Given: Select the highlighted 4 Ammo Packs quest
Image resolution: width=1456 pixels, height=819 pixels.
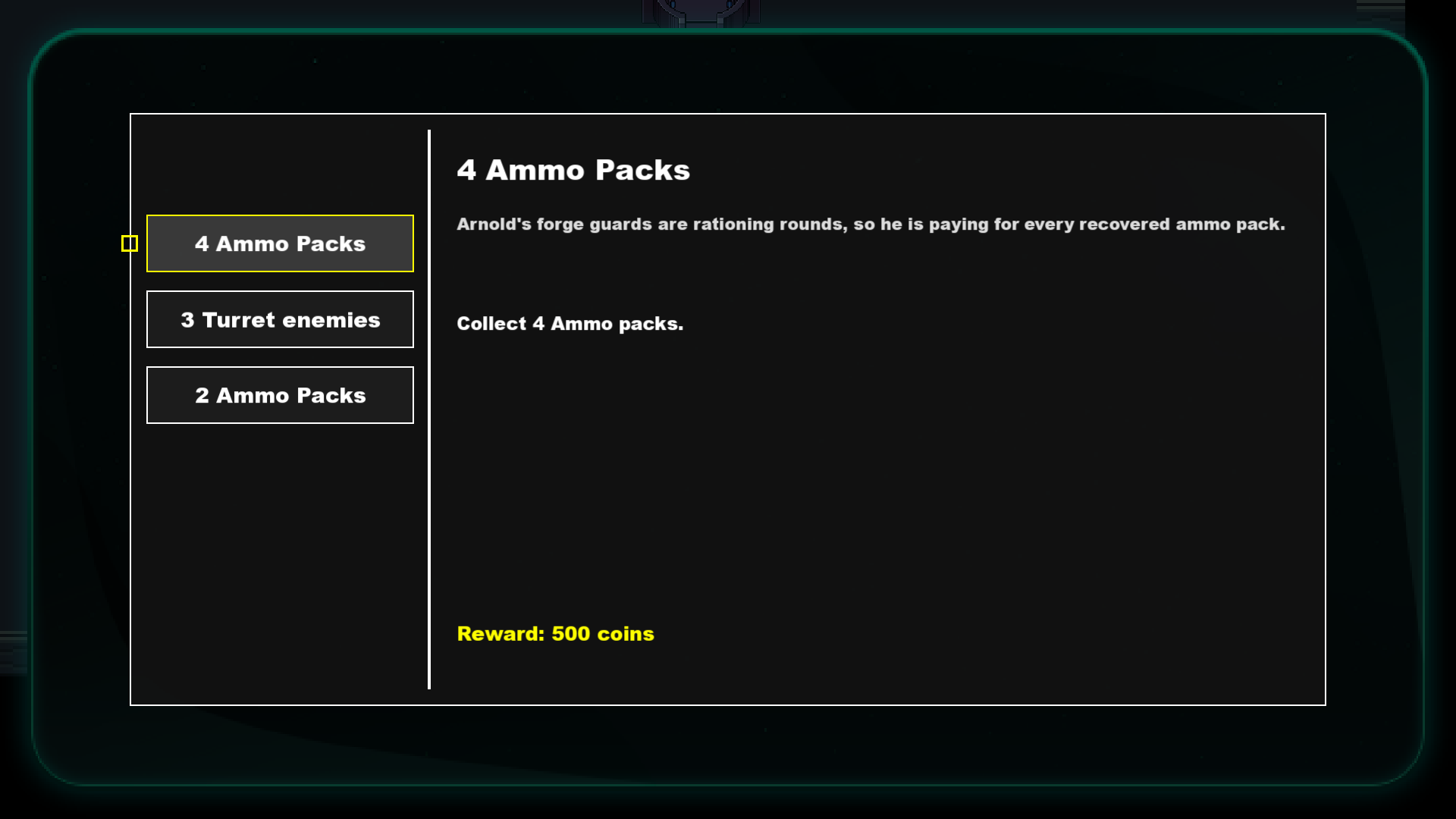Looking at the screenshot, I should 280,243.
